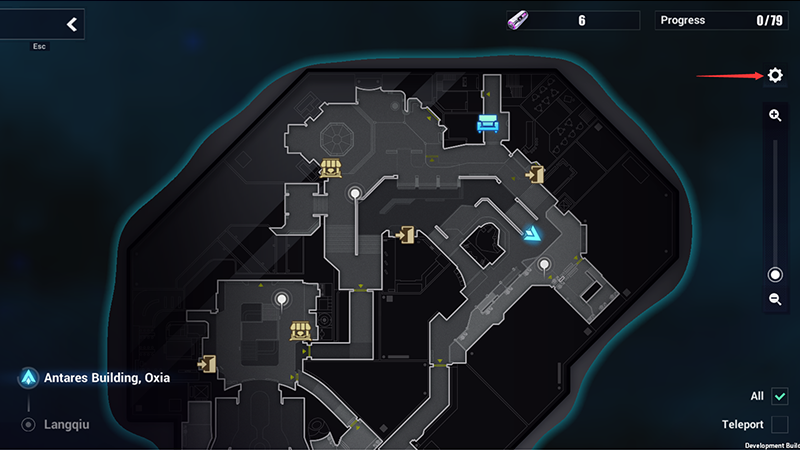Zoom out with the minus magnifier

775,299
